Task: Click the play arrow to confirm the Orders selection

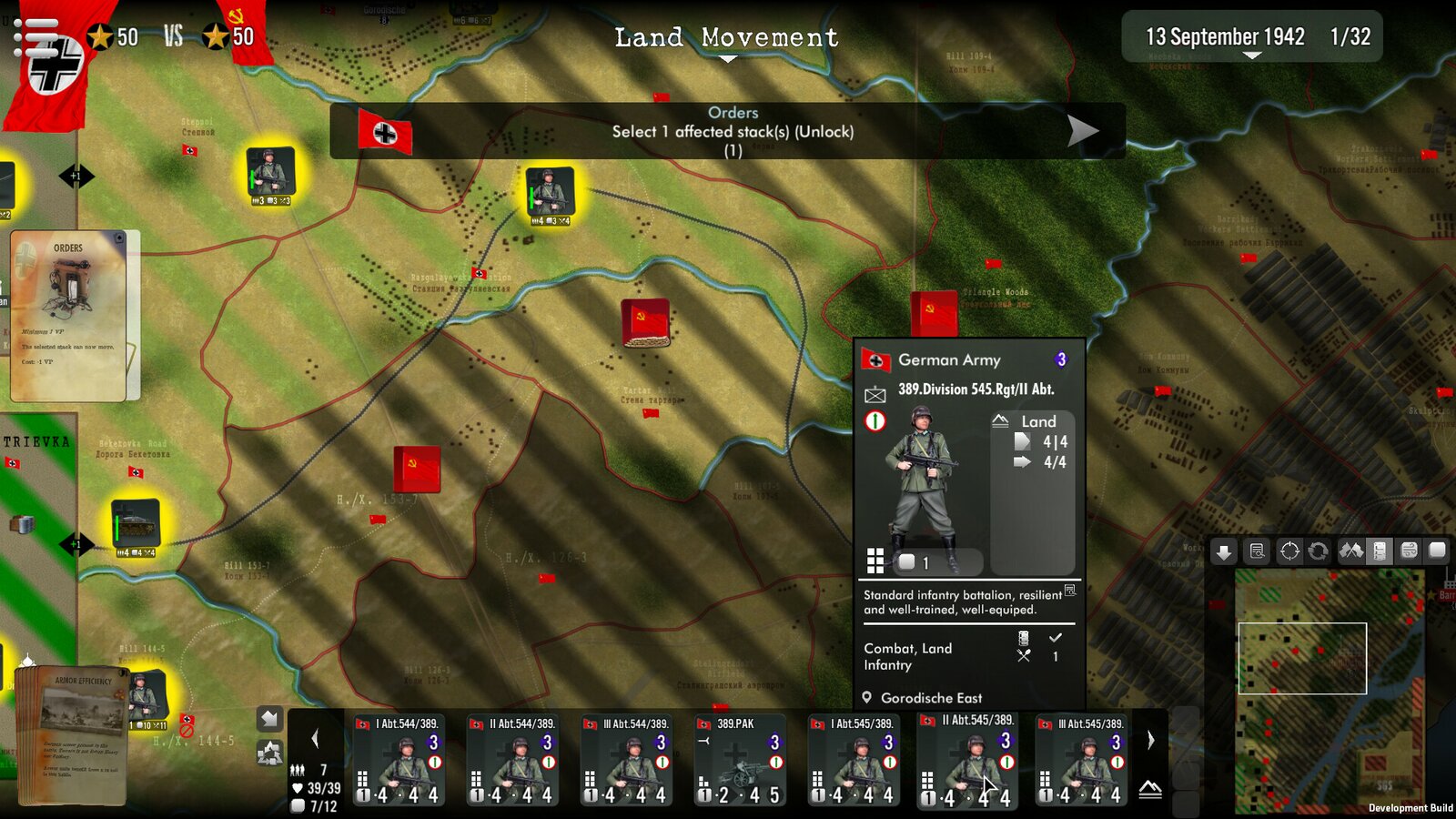Action: pos(1082,130)
